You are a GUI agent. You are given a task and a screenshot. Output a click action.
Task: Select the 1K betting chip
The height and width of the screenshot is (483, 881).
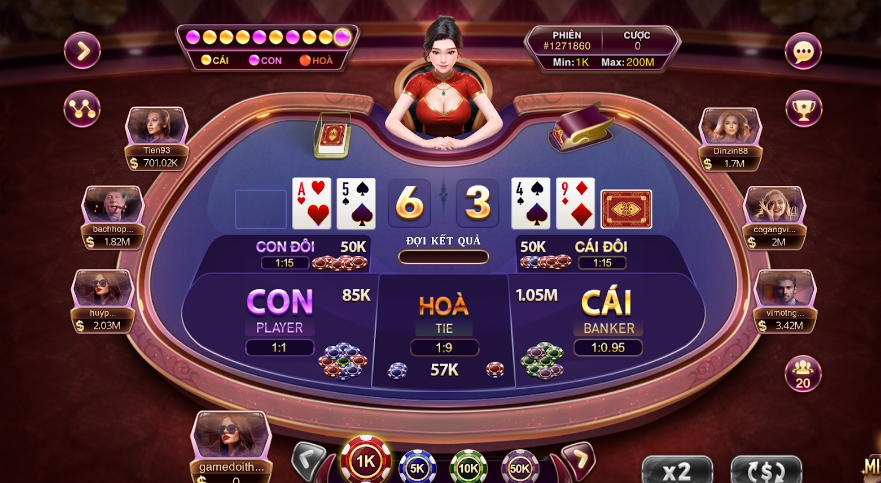[366, 462]
